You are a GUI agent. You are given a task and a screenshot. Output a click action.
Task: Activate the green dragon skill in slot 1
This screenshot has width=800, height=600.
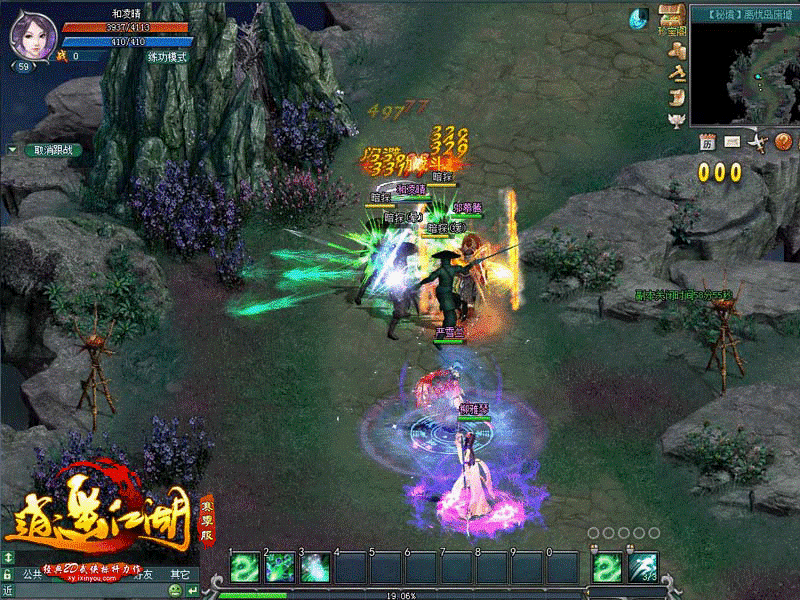(x=246, y=568)
